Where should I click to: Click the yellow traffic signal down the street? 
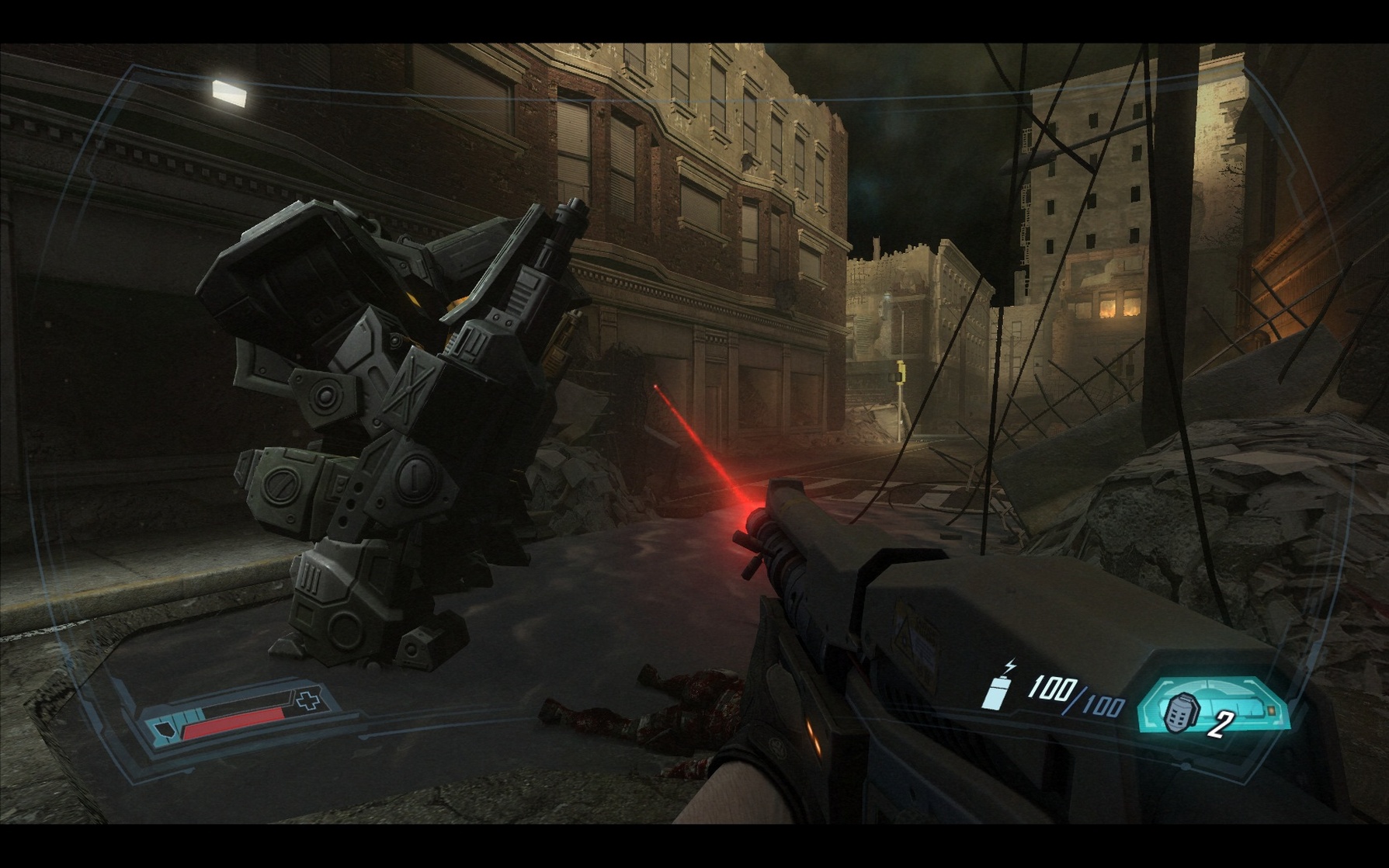901,371
